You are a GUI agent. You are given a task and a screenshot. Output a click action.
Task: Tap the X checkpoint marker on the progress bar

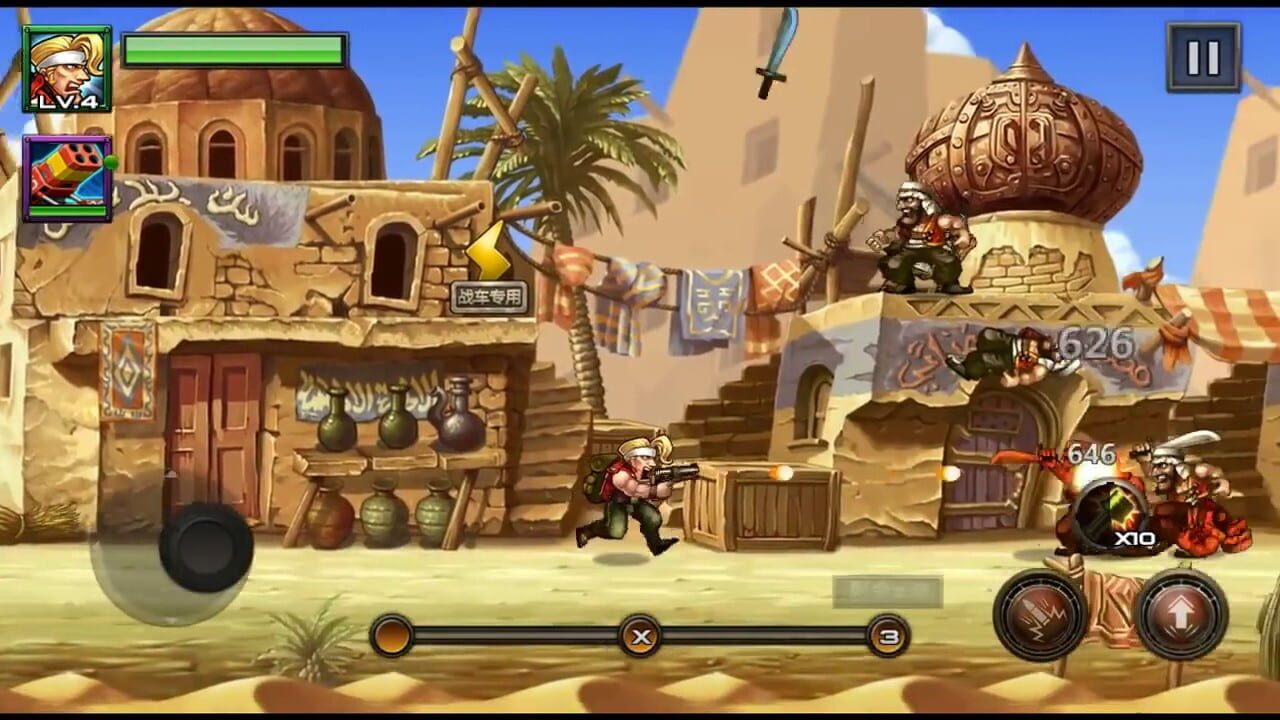(x=640, y=635)
